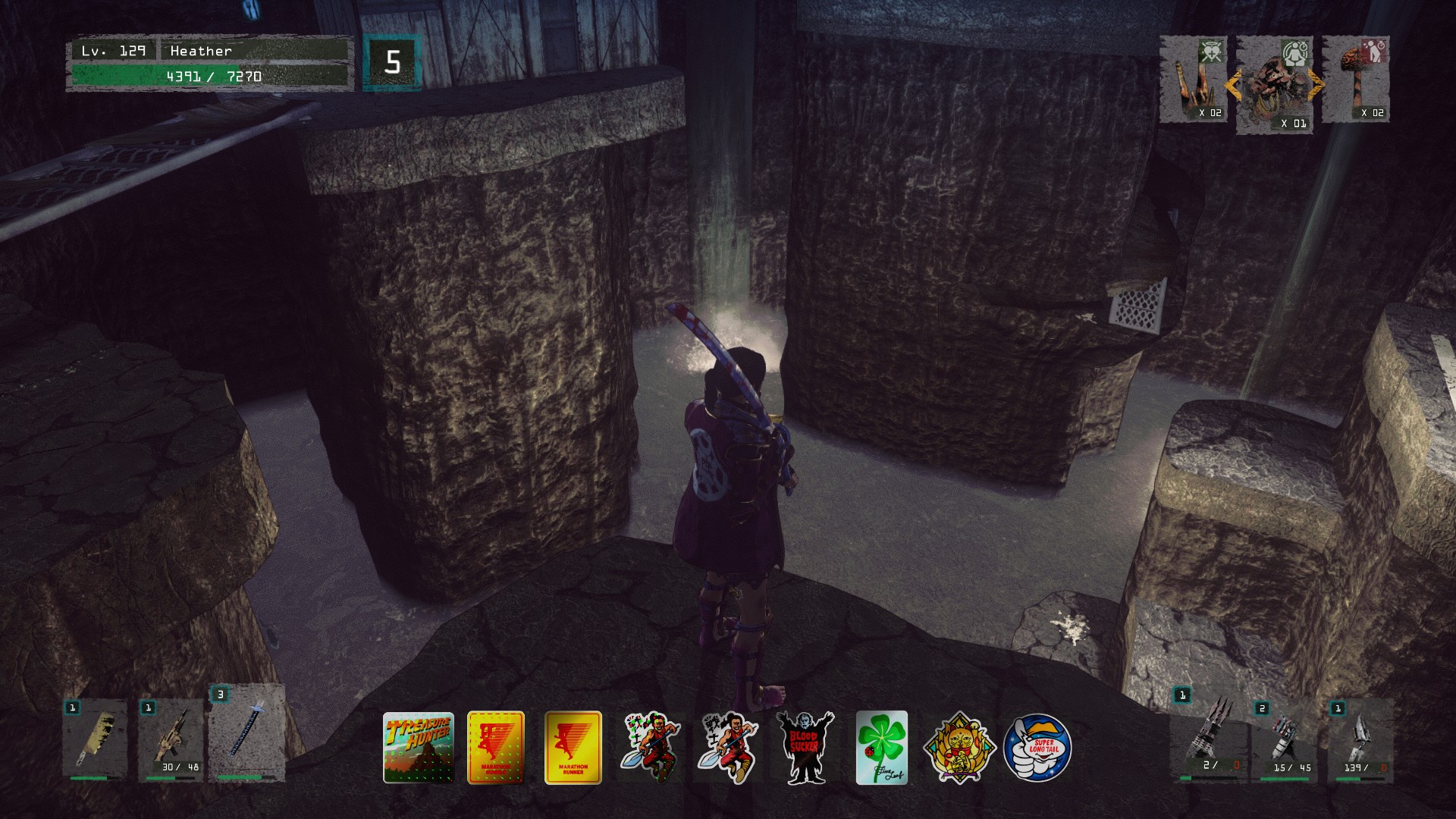
Task: Cycle items with the yellow right arrow
Action: [1316, 85]
